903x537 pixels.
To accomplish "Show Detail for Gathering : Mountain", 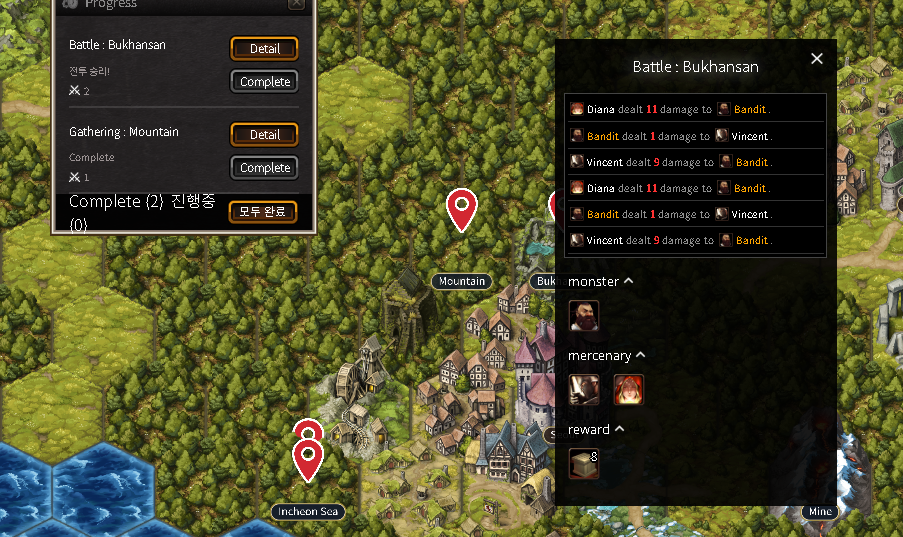I will (x=264, y=134).
